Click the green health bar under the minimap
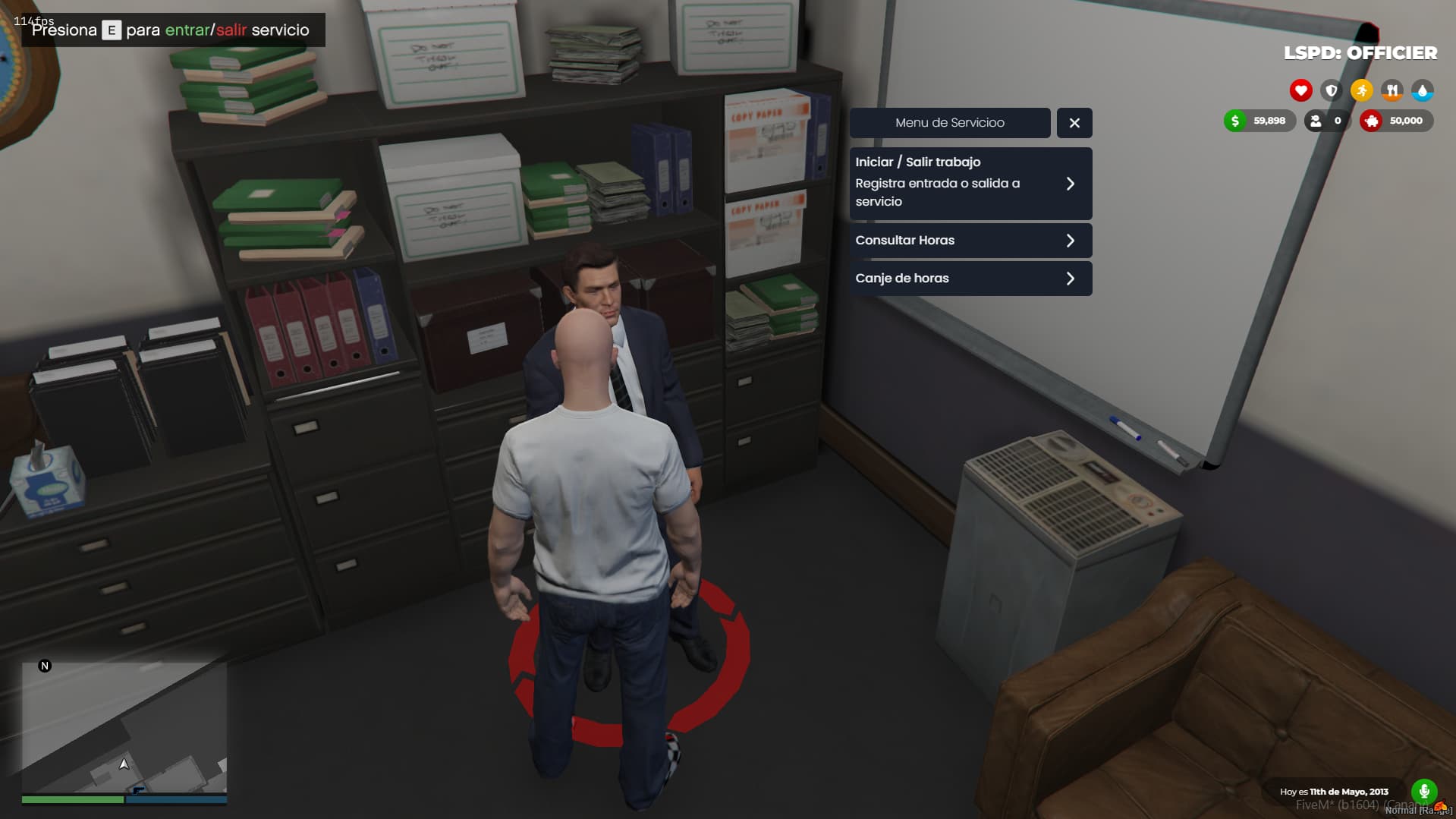1456x819 pixels. point(72,799)
